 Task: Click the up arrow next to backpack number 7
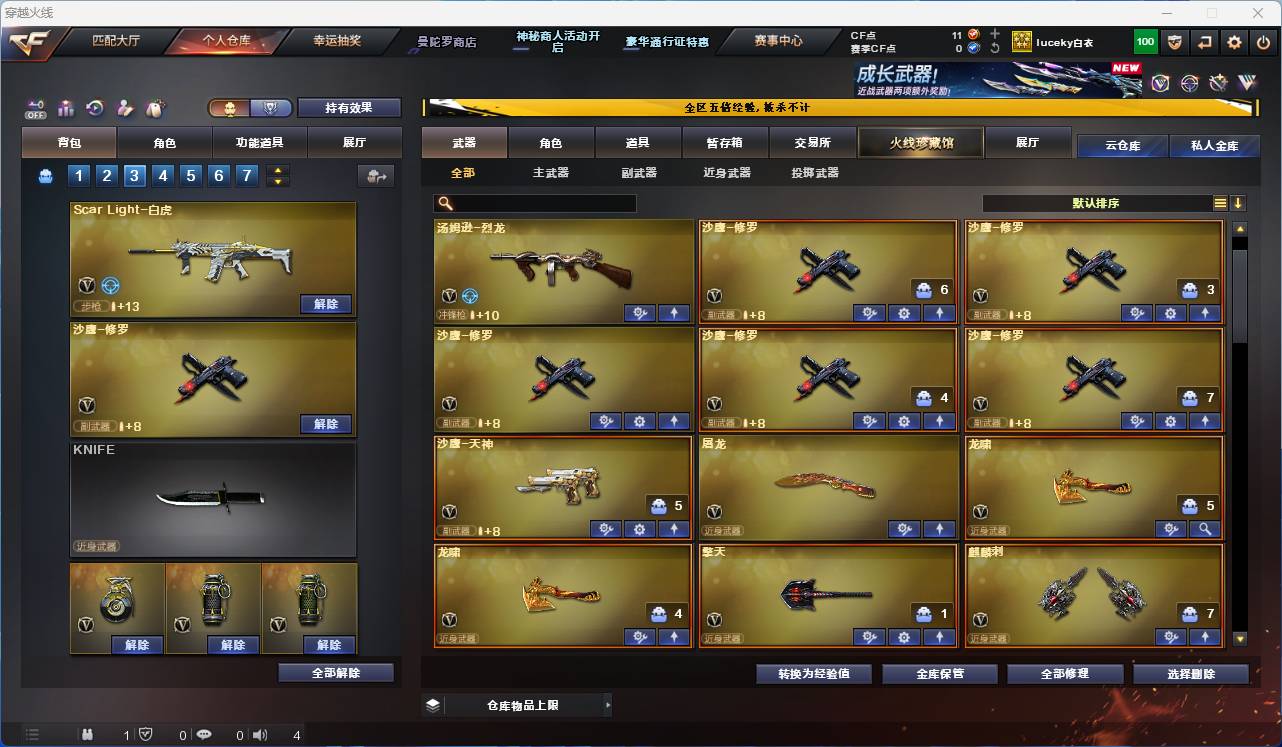279,170
